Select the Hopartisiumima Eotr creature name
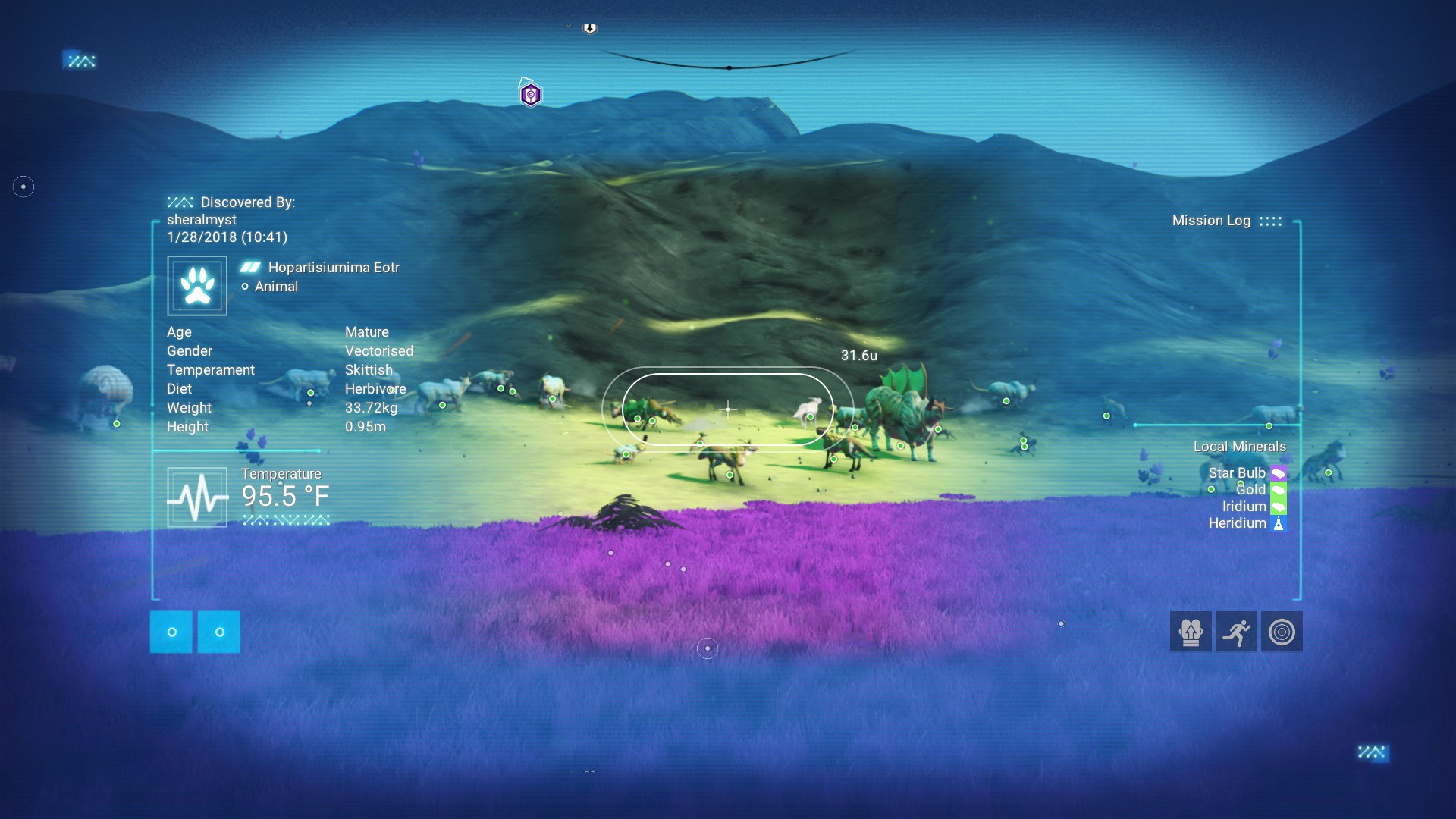 334,268
